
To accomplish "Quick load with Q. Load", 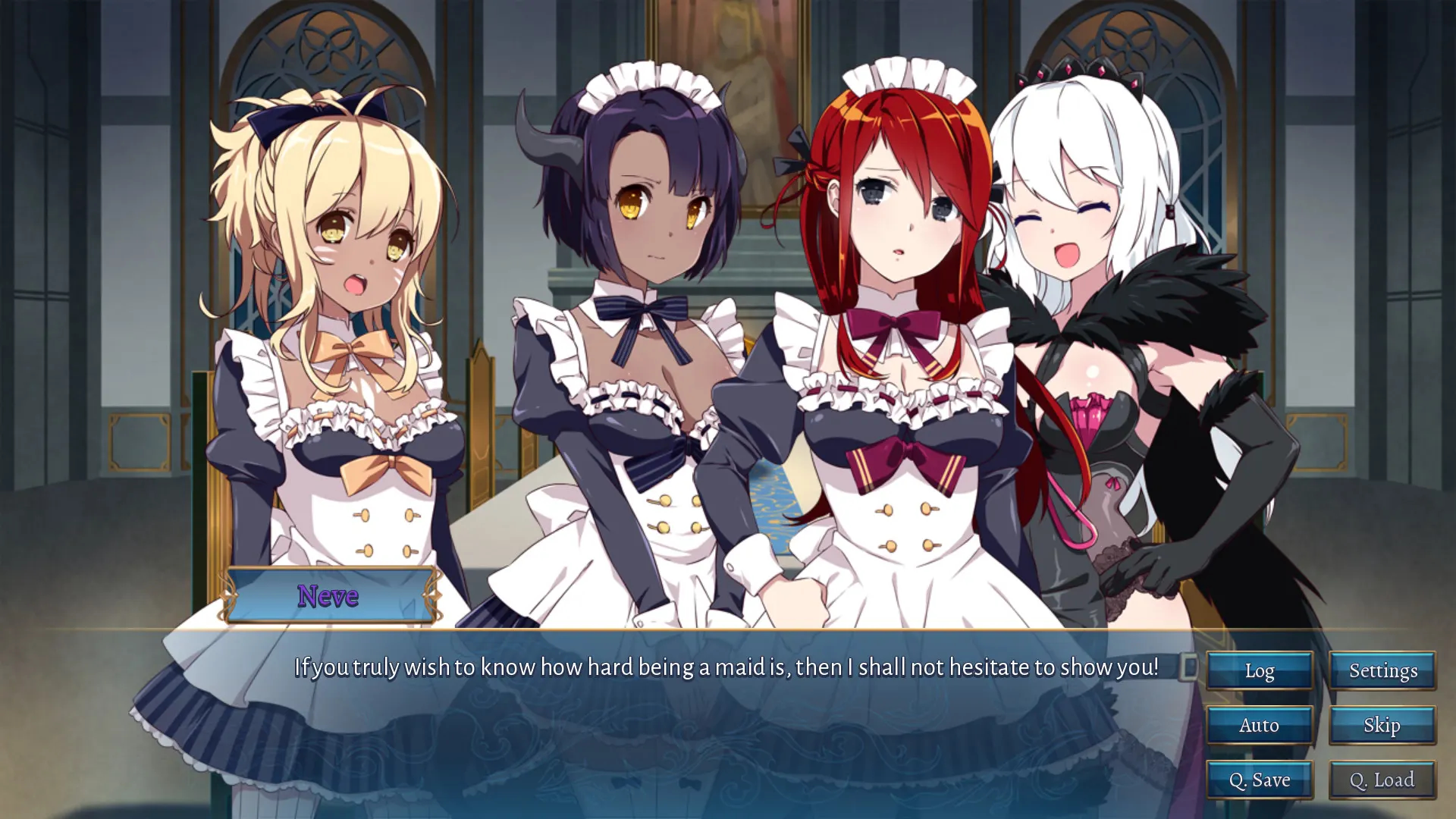I will click(1382, 780).
